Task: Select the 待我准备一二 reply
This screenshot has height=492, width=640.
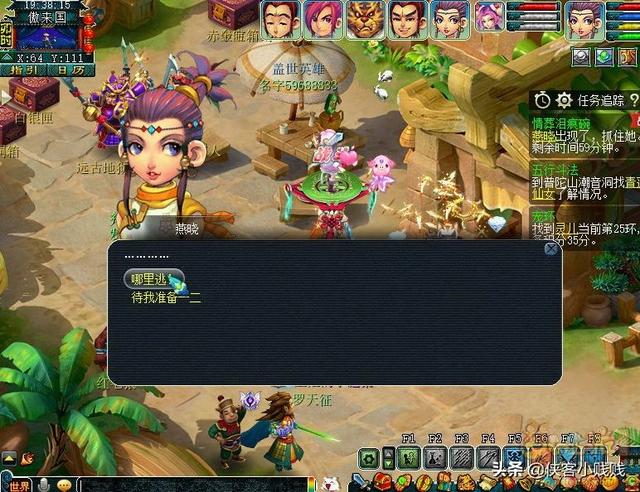Action: coord(167,298)
